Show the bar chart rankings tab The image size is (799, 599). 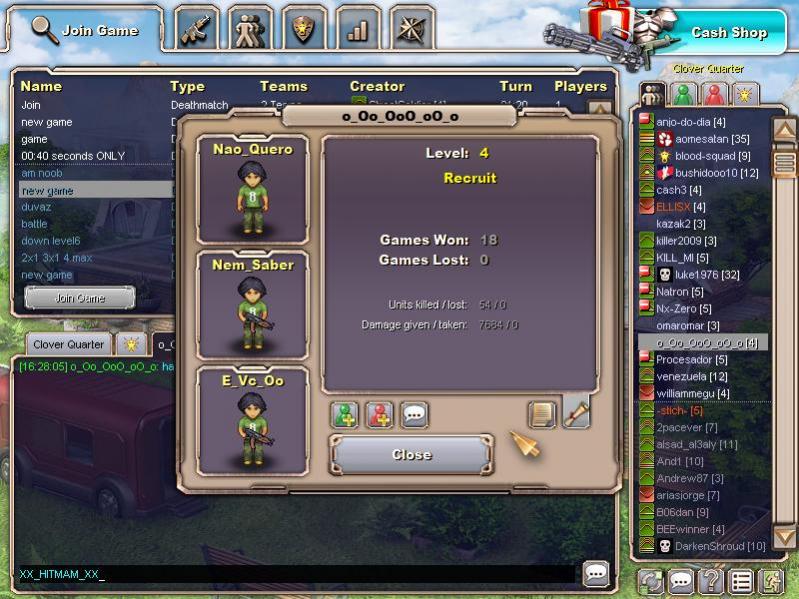pyautogui.click(x=357, y=29)
